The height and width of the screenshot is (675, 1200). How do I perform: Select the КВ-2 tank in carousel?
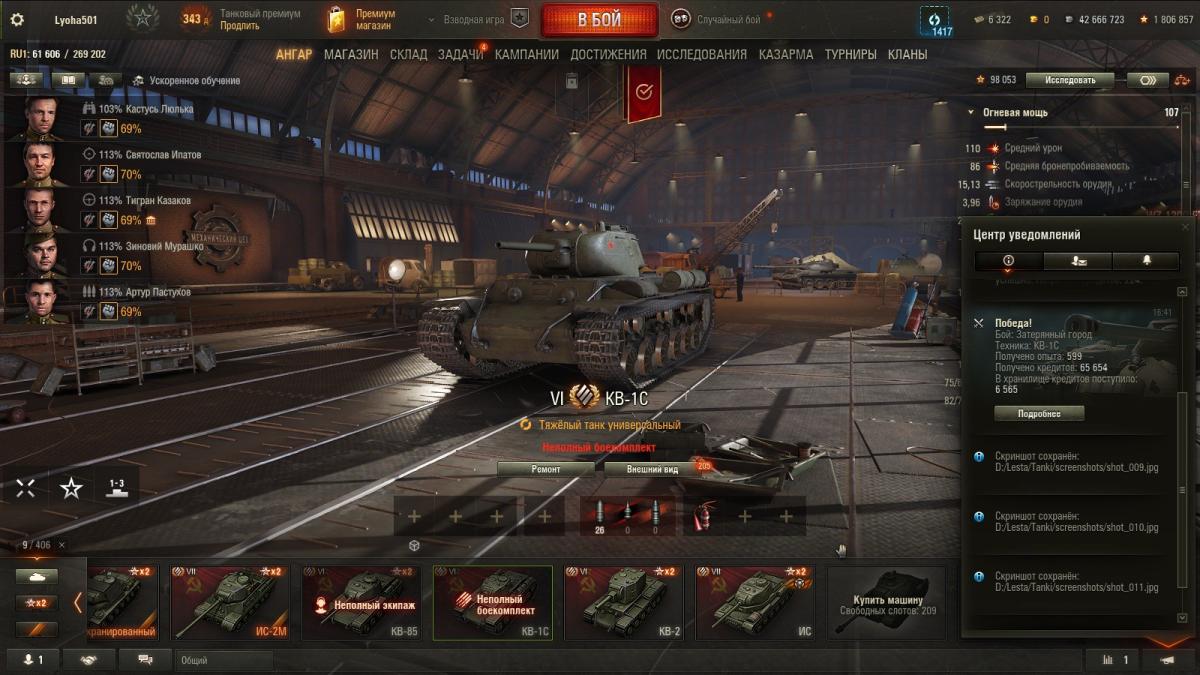coord(624,602)
